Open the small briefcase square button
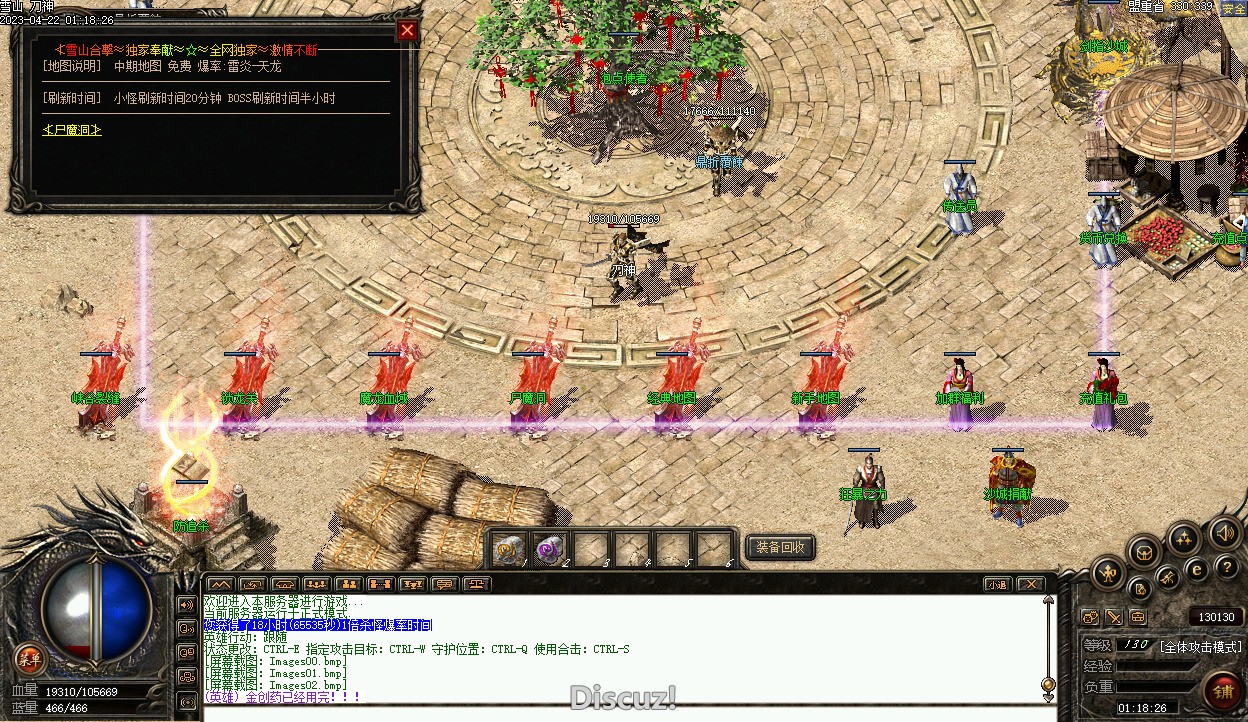 [1137, 617]
